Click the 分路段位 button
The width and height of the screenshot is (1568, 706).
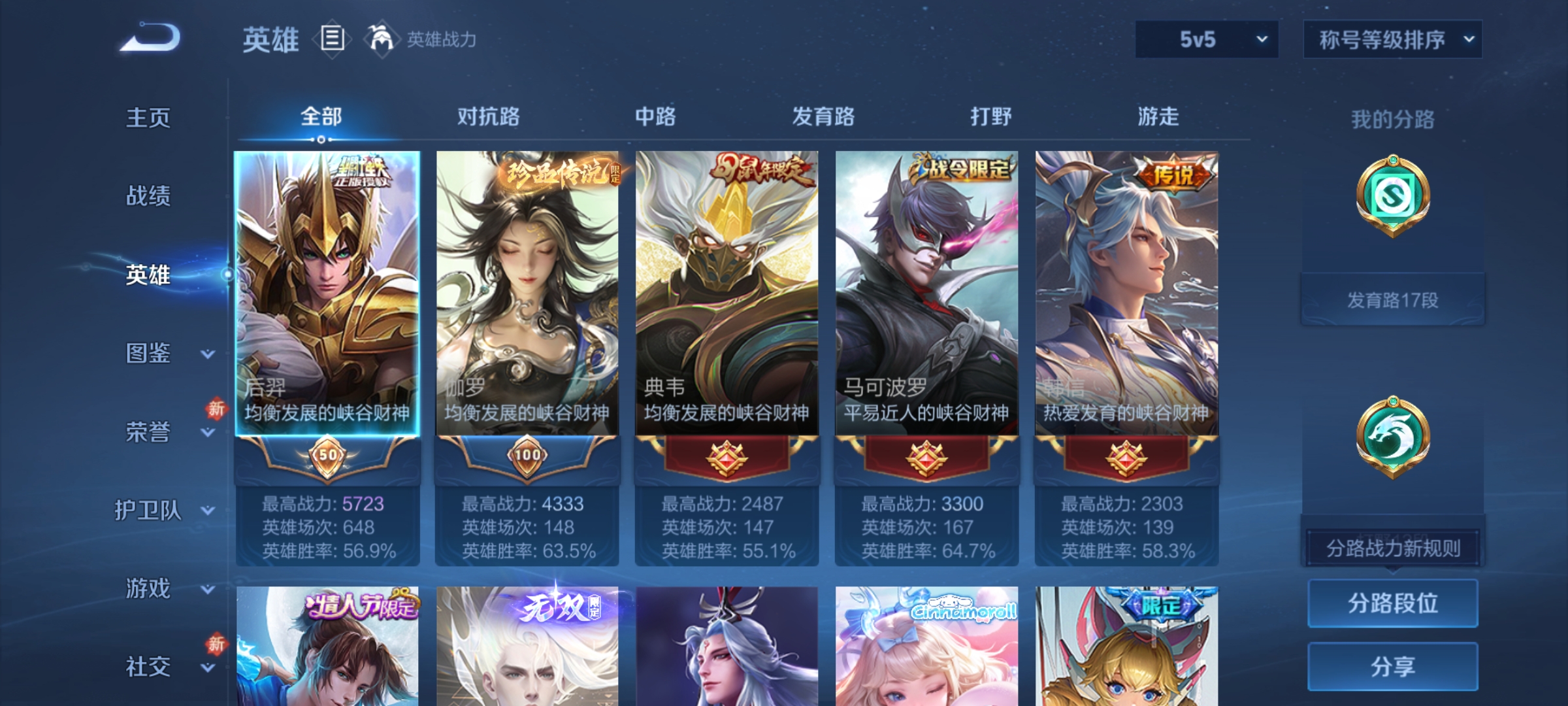(1393, 603)
